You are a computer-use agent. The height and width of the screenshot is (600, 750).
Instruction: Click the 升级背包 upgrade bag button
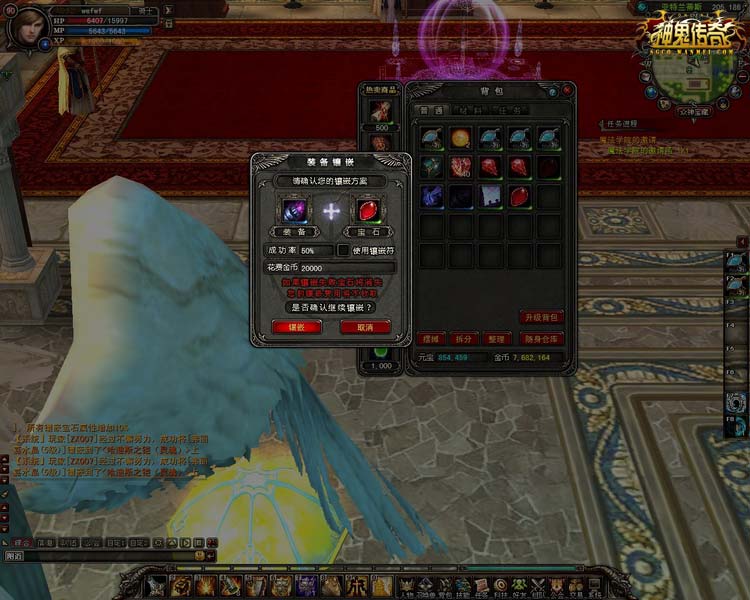point(542,317)
